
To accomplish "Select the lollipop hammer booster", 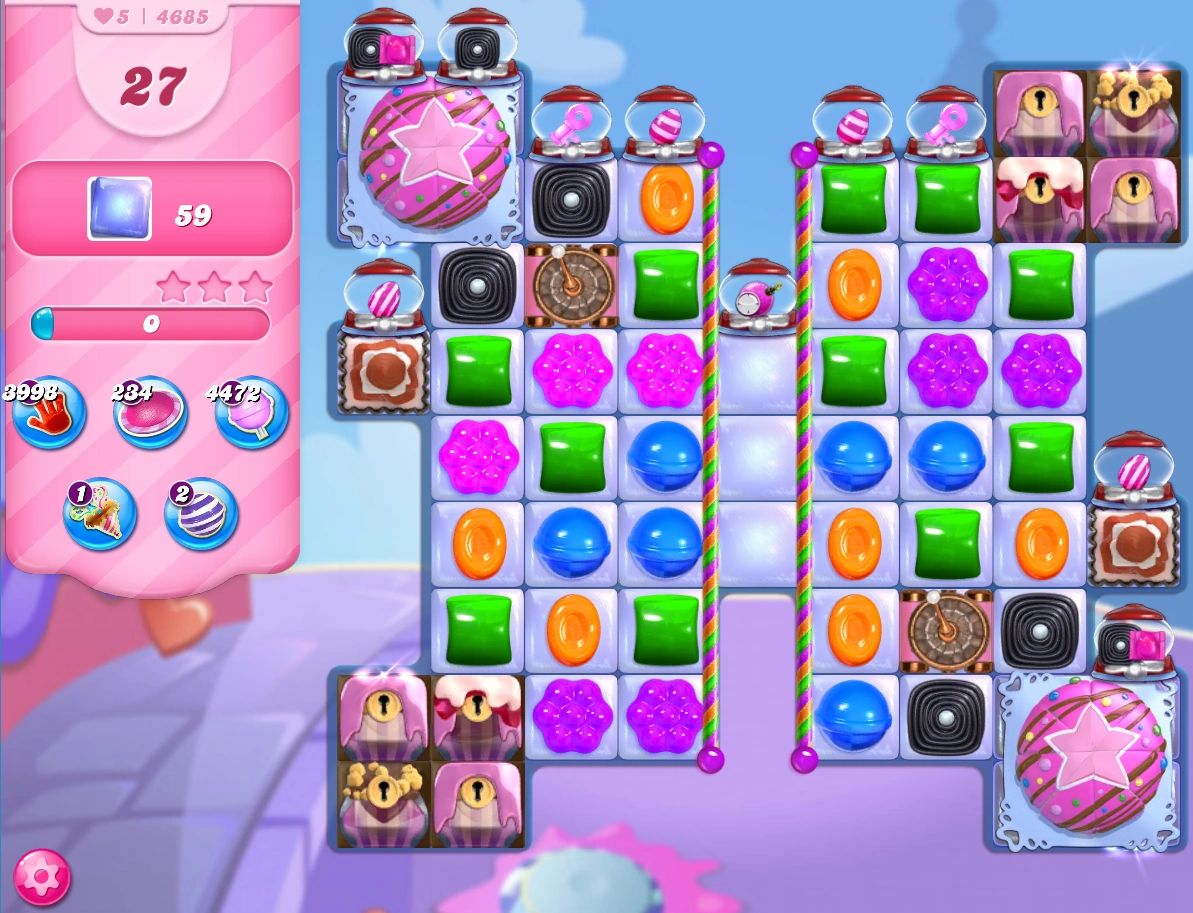I will (x=252, y=414).
